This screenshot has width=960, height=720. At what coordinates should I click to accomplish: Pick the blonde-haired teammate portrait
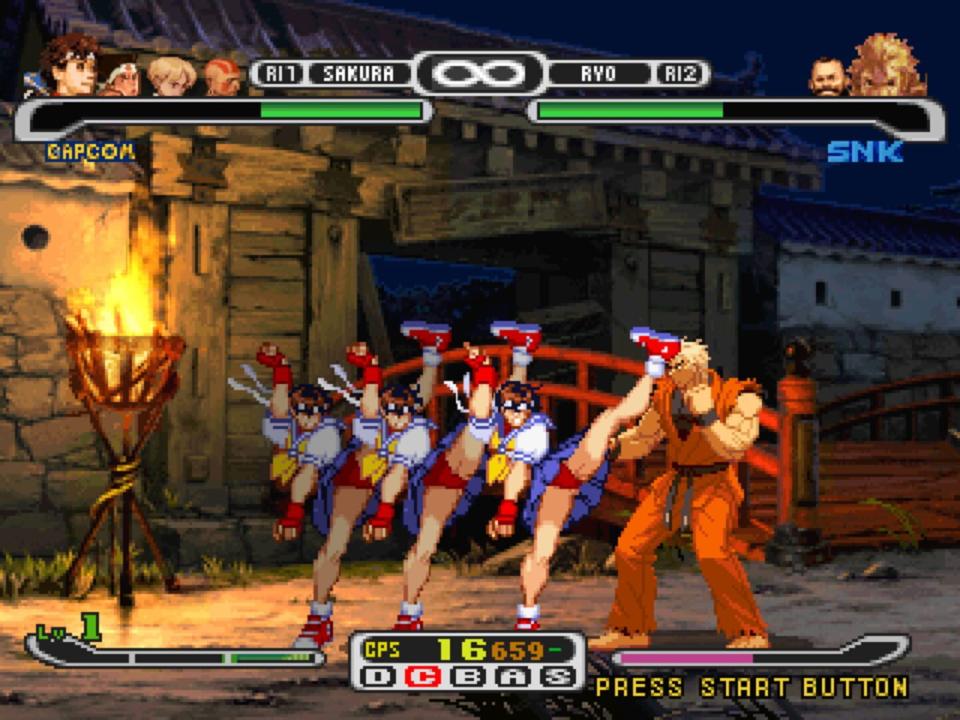pos(171,77)
